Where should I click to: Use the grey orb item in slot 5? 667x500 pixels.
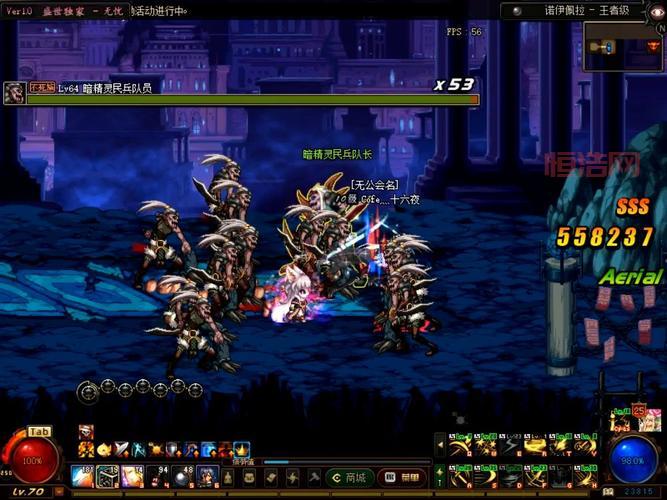point(183,477)
